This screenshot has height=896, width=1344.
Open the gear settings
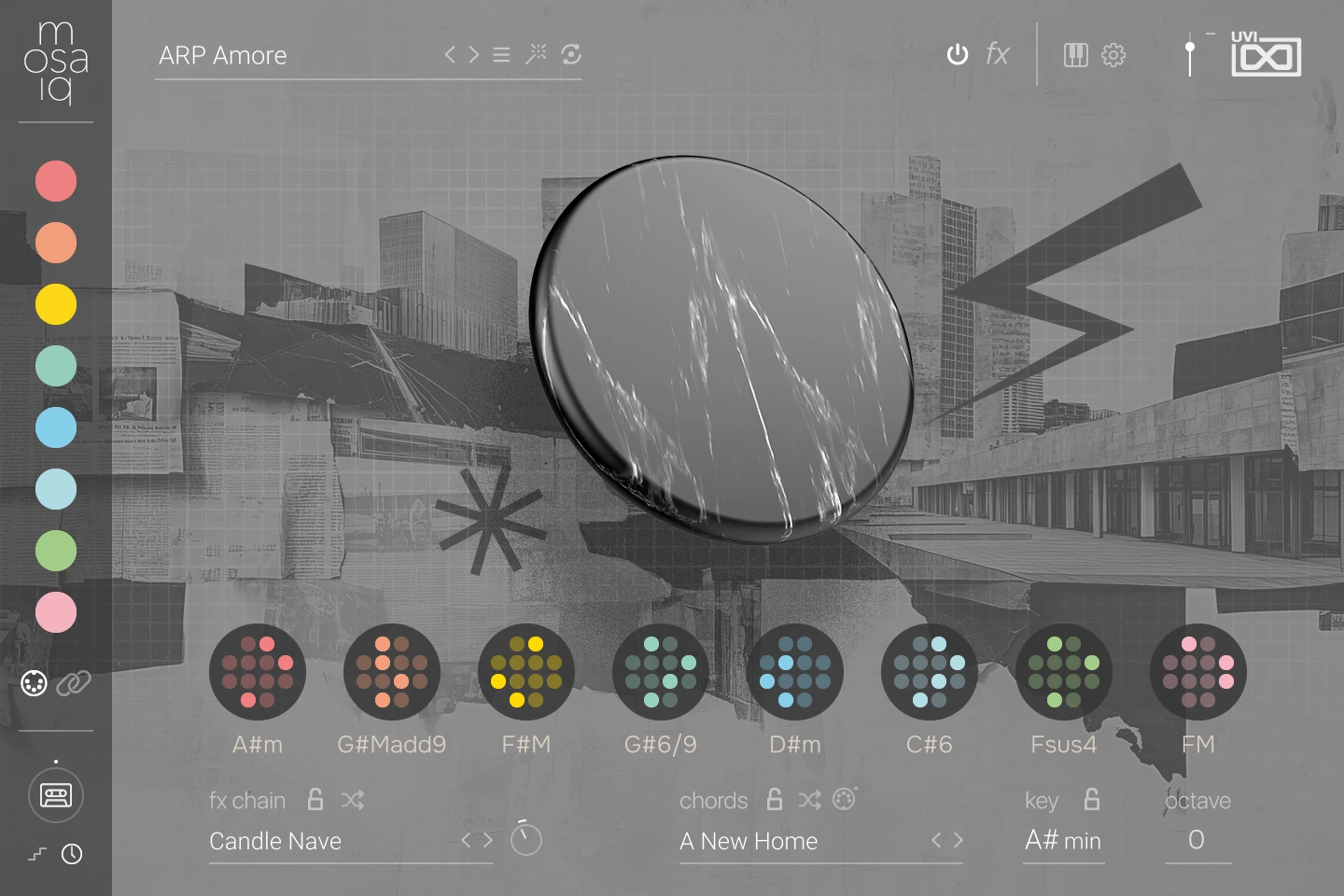coord(1113,55)
